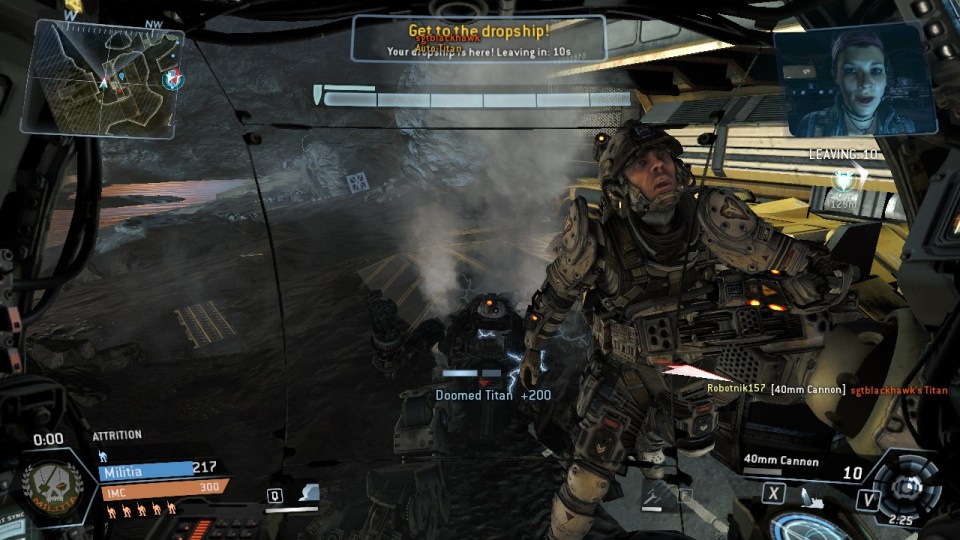The height and width of the screenshot is (540, 960).
Task: Select the dropship marker on the minimap
Action: click(175, 78)
